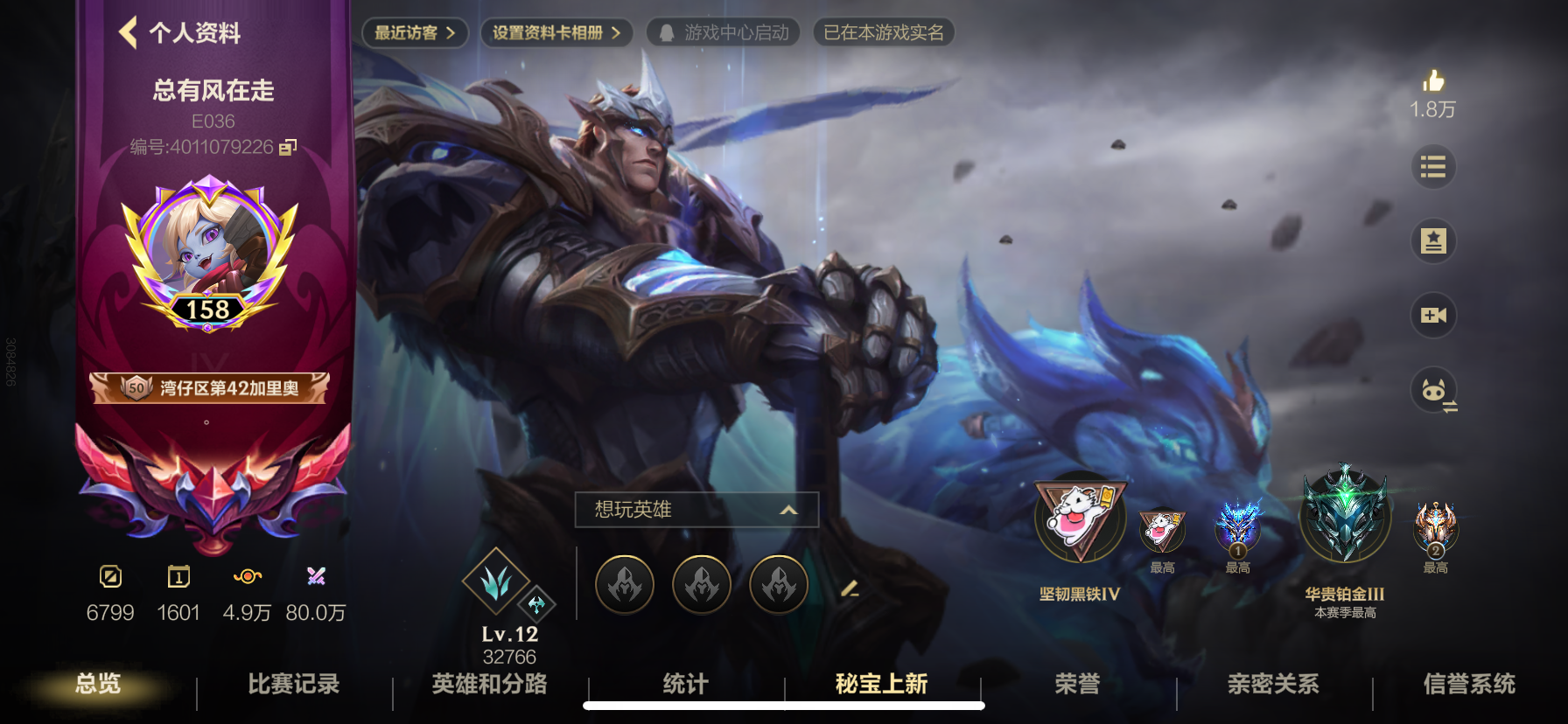Tap the back arrow beside 个人资料
Screen dimensions: 1568x724
click(x=128, y=33)
